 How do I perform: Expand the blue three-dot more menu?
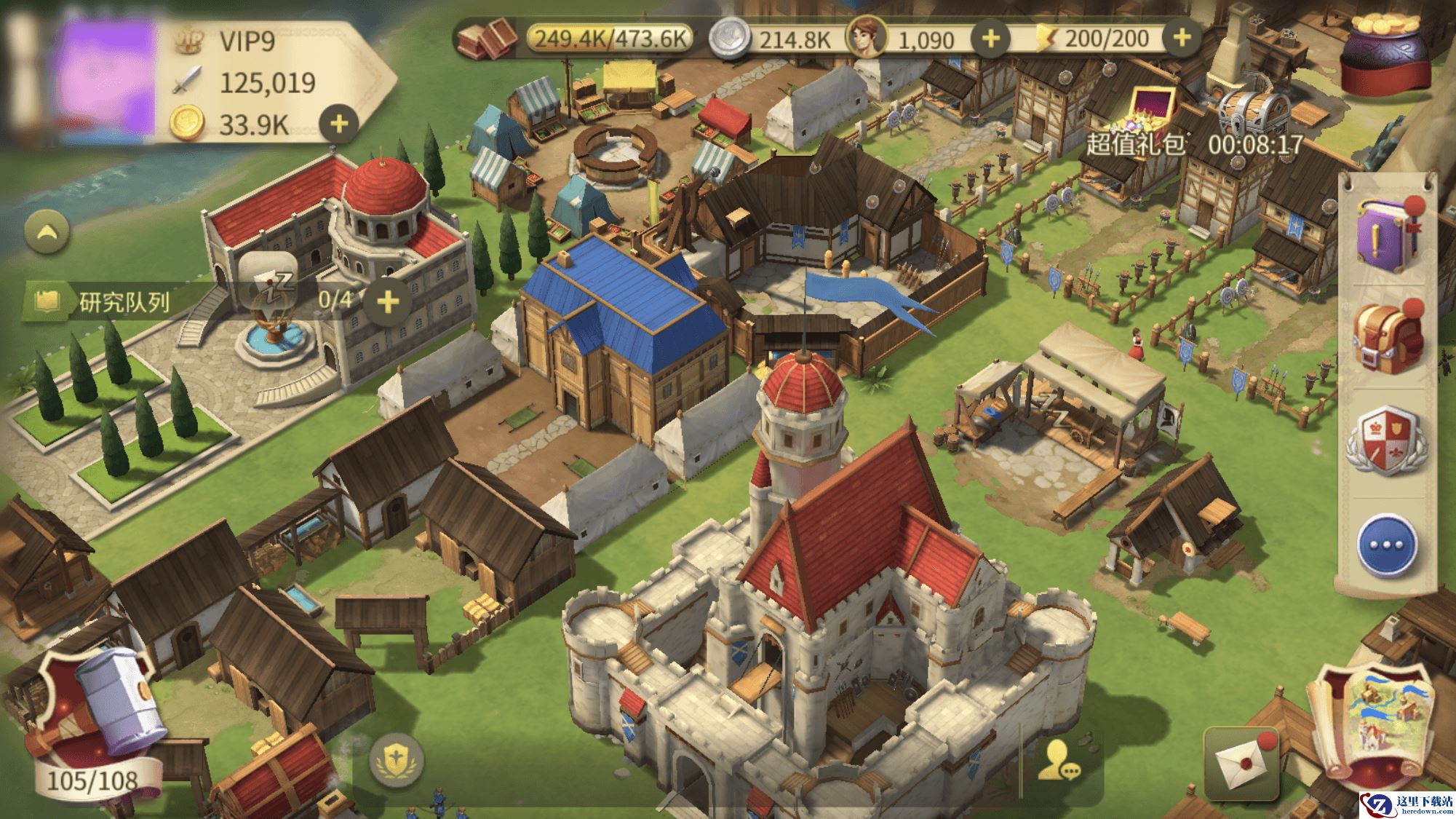(1386, 546)
